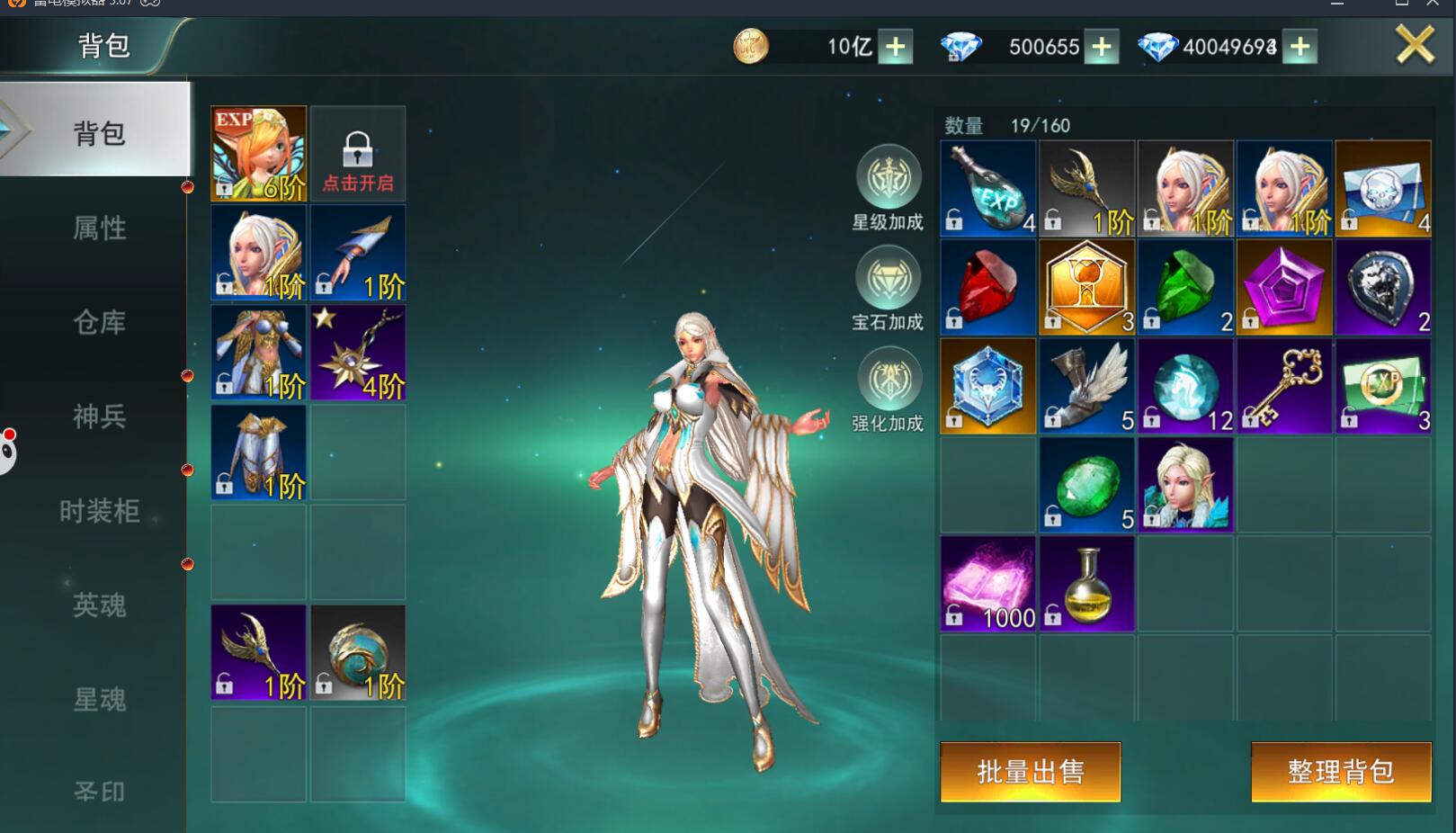Open the 星级加成 star bonus icon
This screenshot has height=833, width=1456.
point(888,178)
